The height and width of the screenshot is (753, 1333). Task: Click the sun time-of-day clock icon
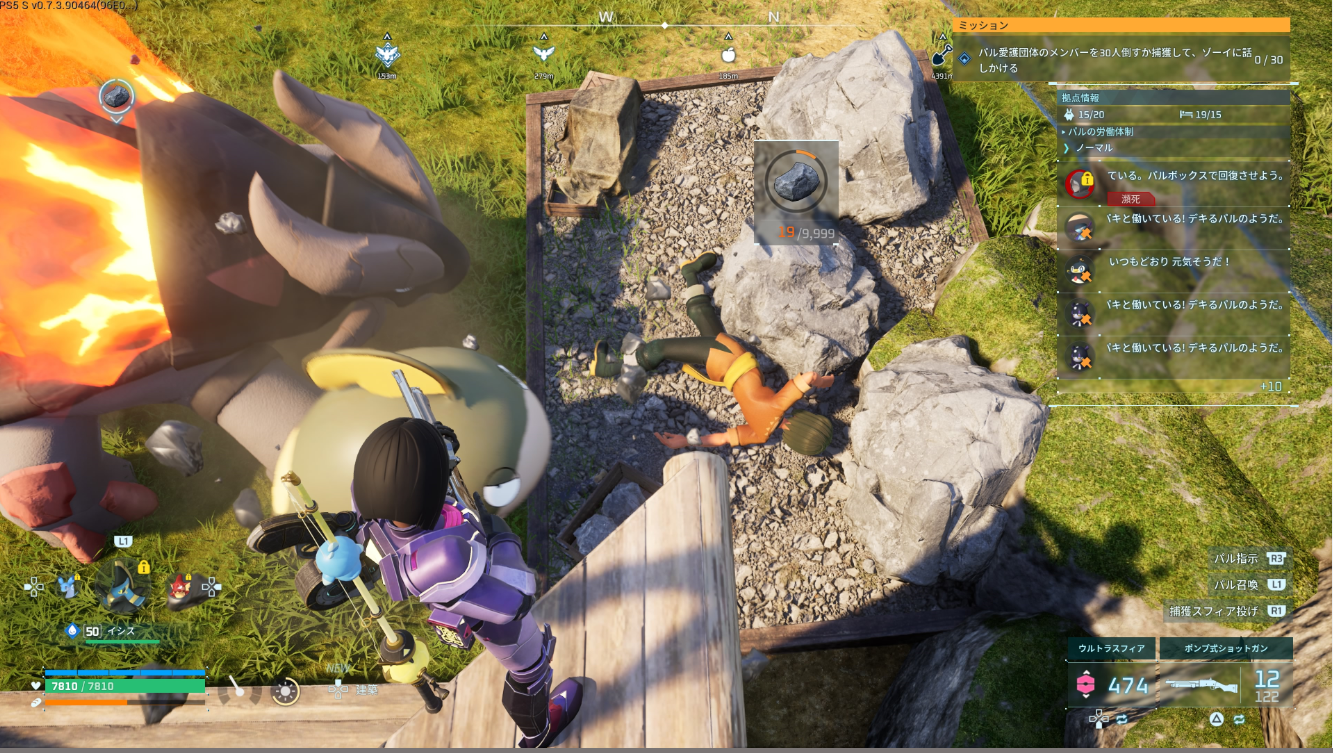(x=285, y=691)
